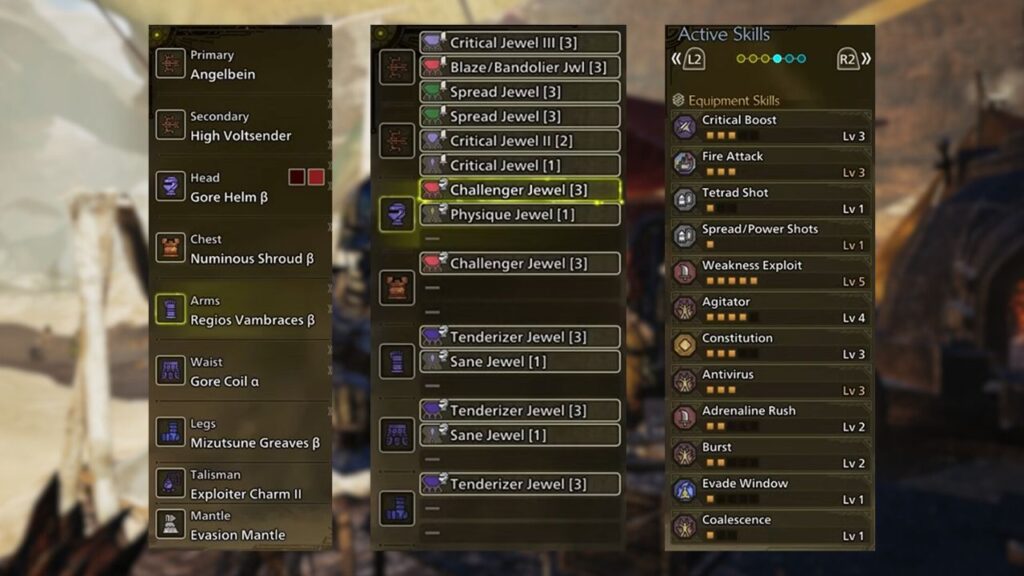Click the Coalescence skill entry
Screen dimensions: 1024x576
[769, 527]
